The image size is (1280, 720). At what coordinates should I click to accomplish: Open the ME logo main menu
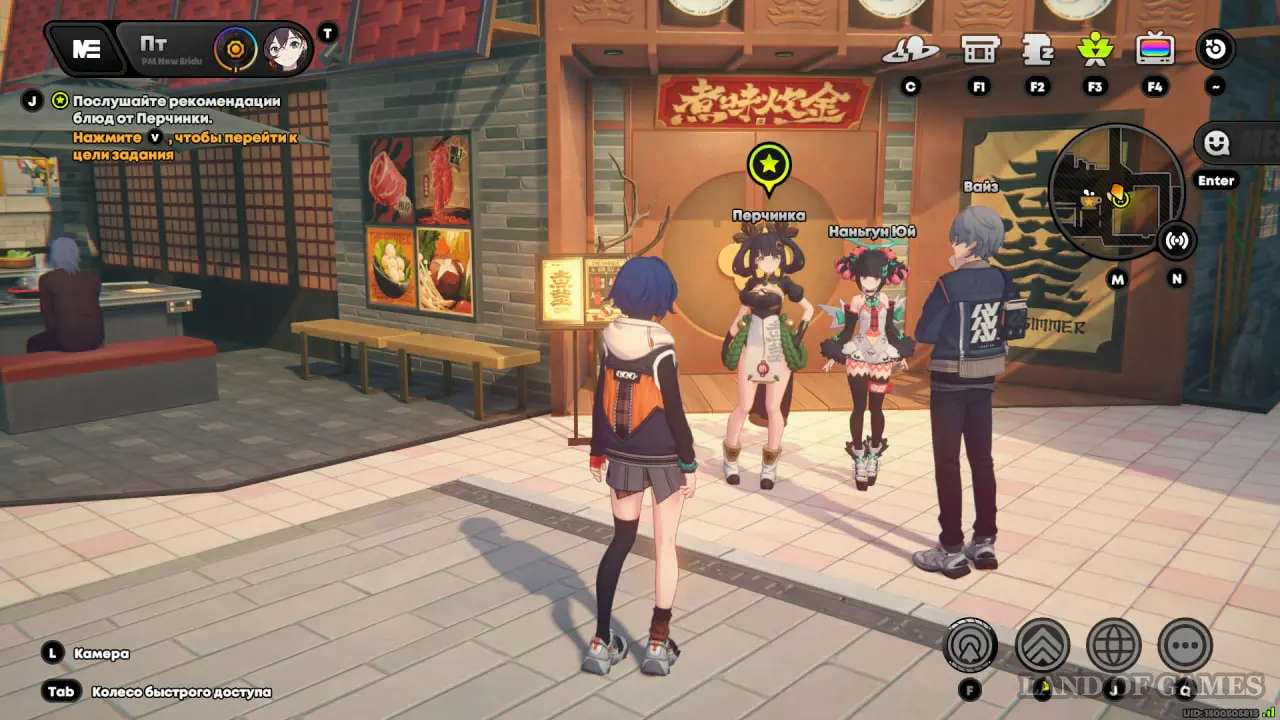click(x=86, y=49)
